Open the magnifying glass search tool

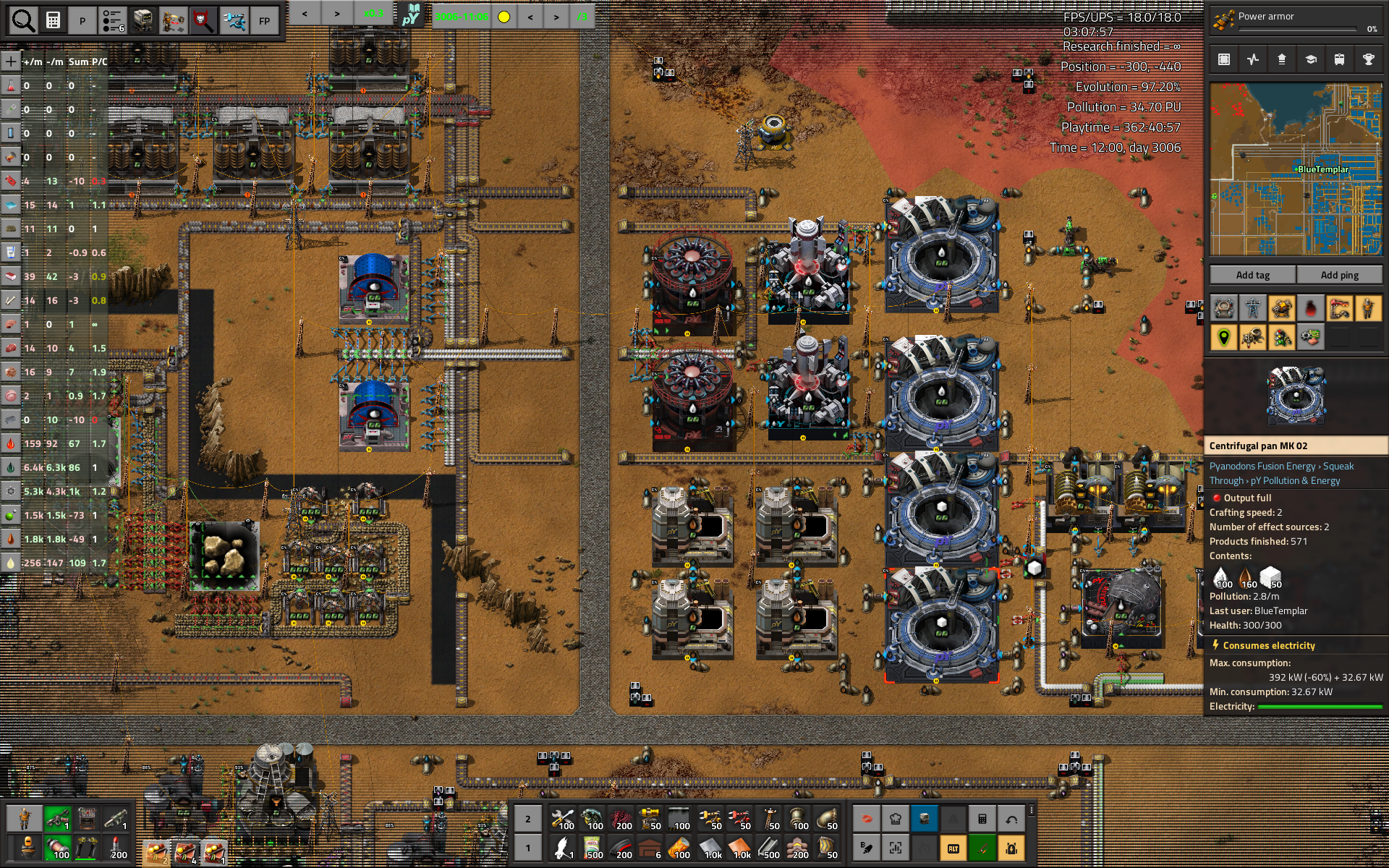point(23,21)
